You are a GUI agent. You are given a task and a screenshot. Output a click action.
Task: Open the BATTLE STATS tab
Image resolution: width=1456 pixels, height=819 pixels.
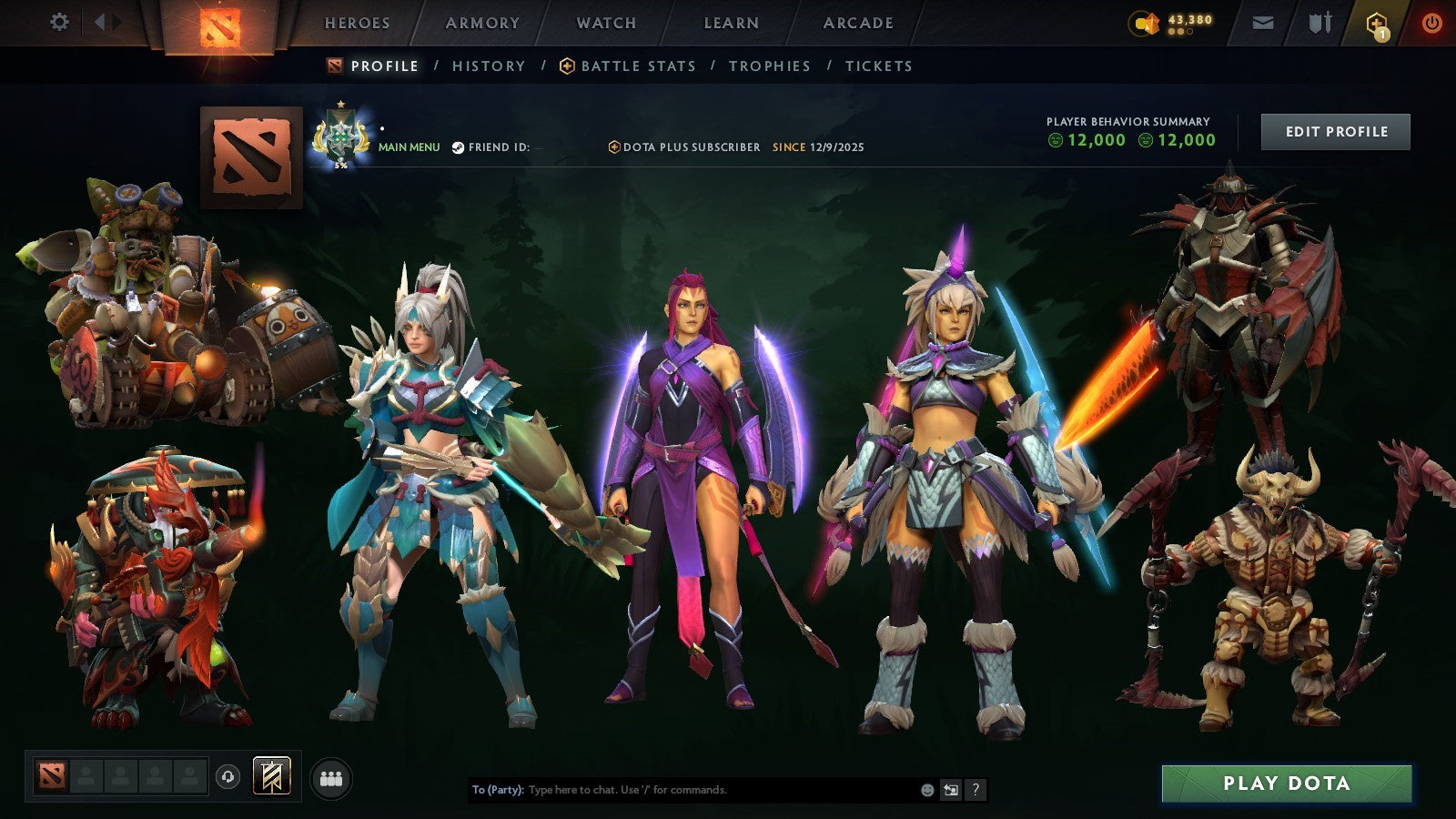[x=637, y=66]
